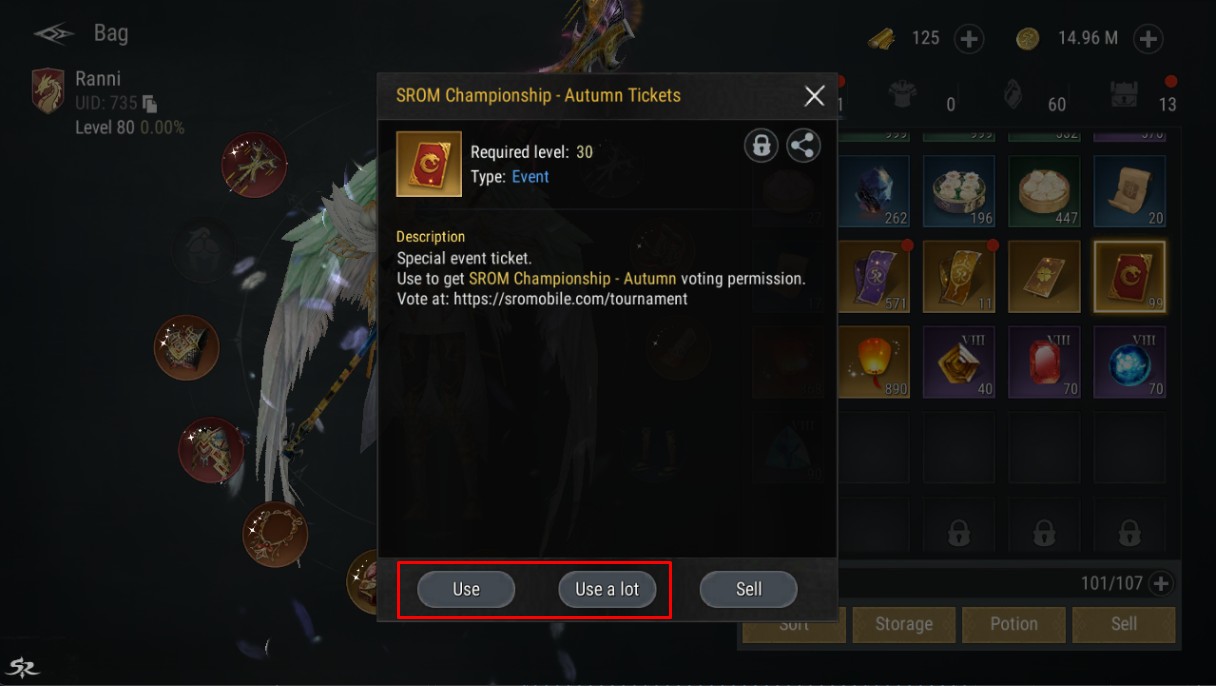The width and height of the screenshot is (1216, 686).
Task: Add more gold bars with plus button
Action: tap(969, 38)
